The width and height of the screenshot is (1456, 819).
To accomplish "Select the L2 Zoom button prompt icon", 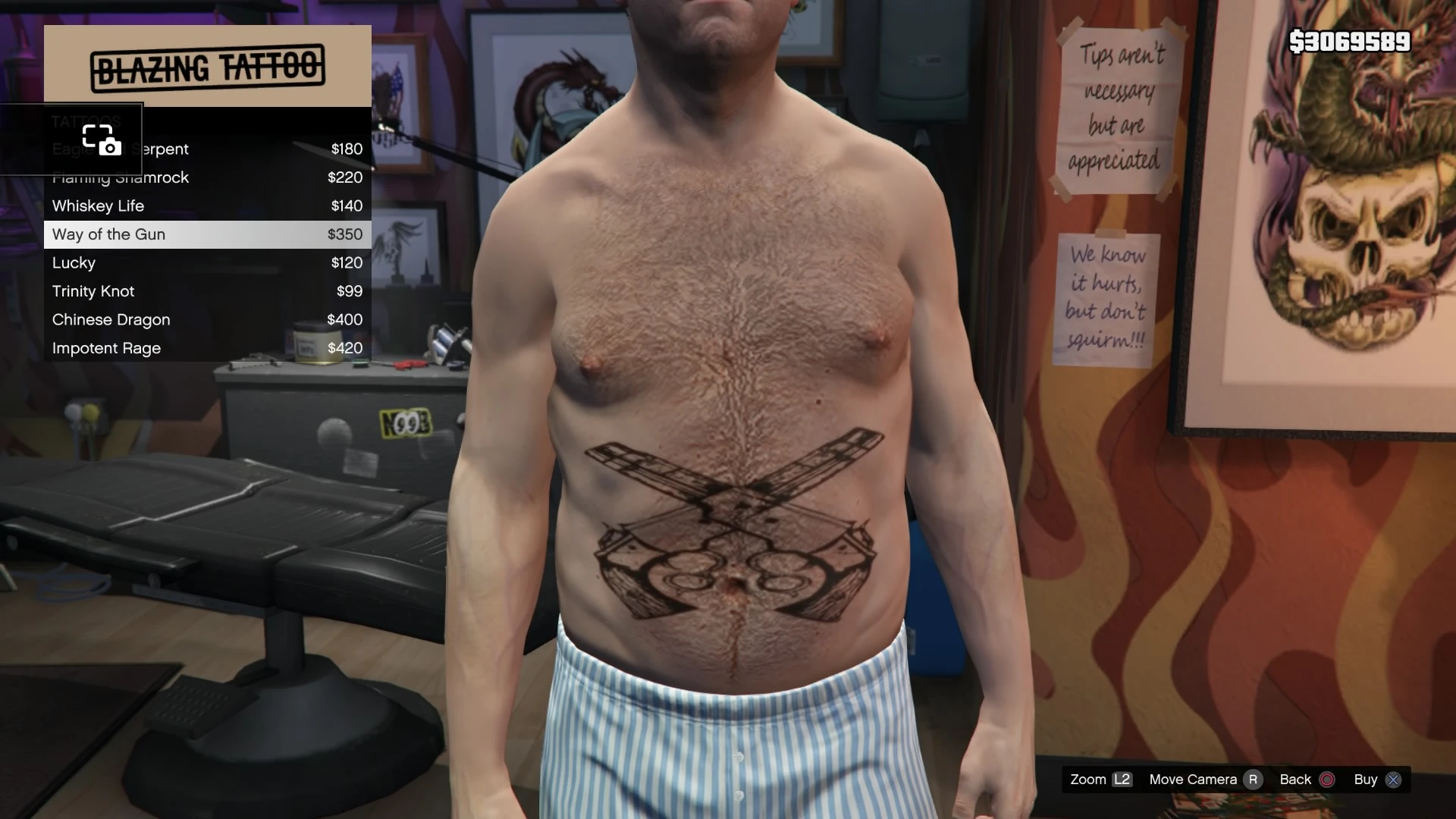I will 1122,779.
